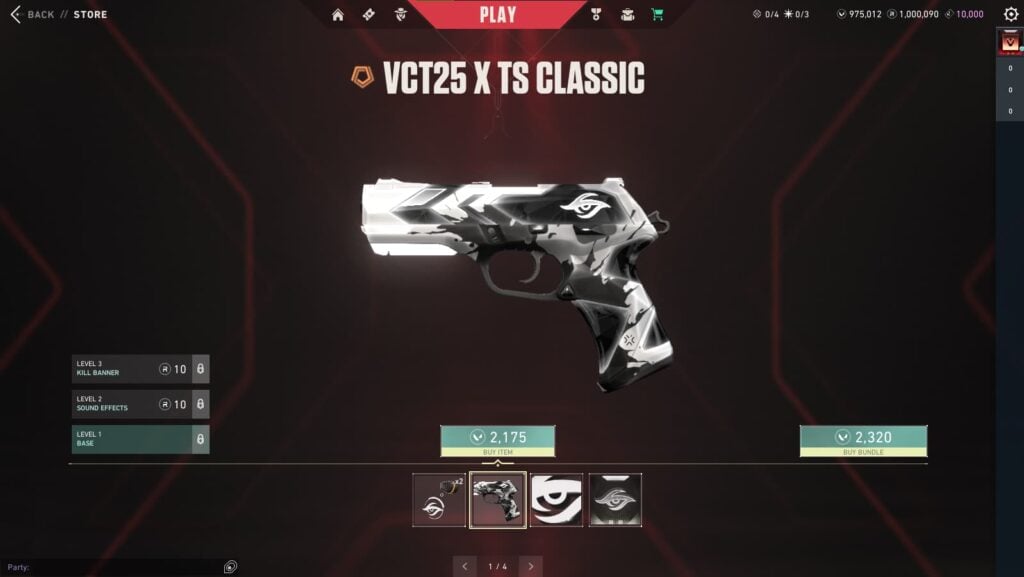The height and width of the screenshot is (577, 1024).
Task: Select Level 2 Sound Effects upgrade
Action: [x=140, y=404]
